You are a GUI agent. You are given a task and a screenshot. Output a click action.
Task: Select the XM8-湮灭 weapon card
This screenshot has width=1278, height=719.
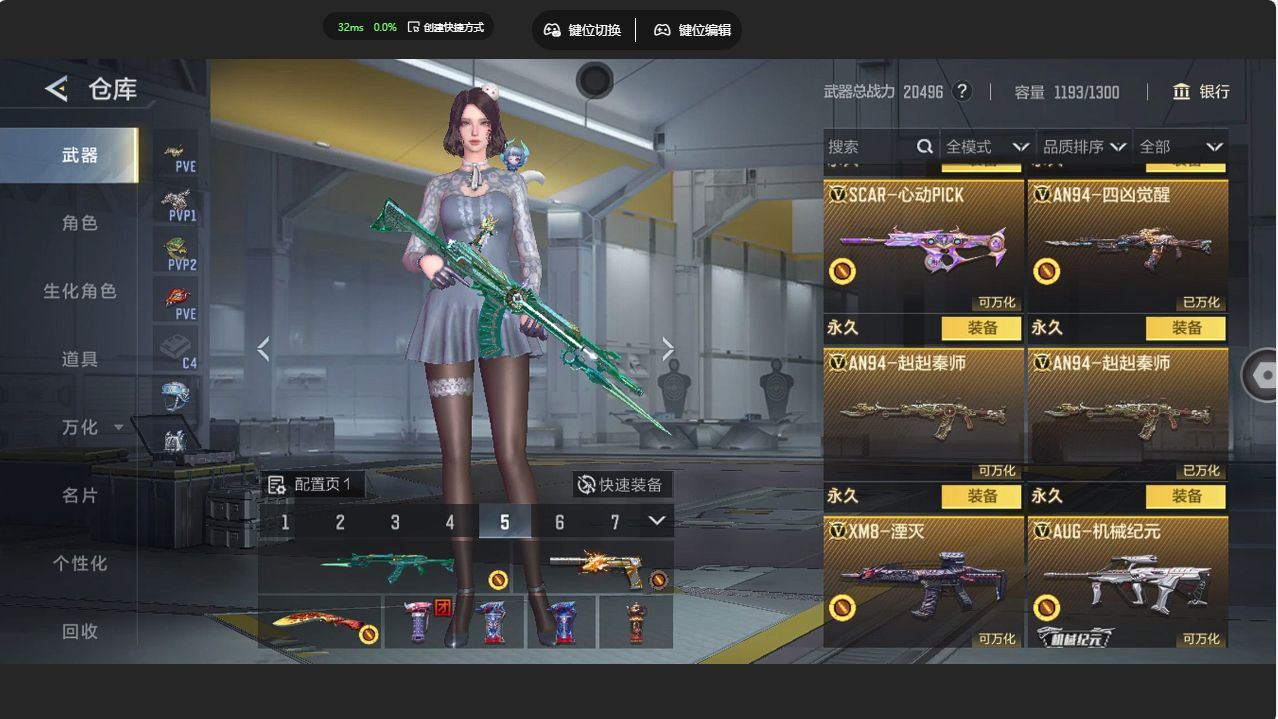(x=924, y=582)
